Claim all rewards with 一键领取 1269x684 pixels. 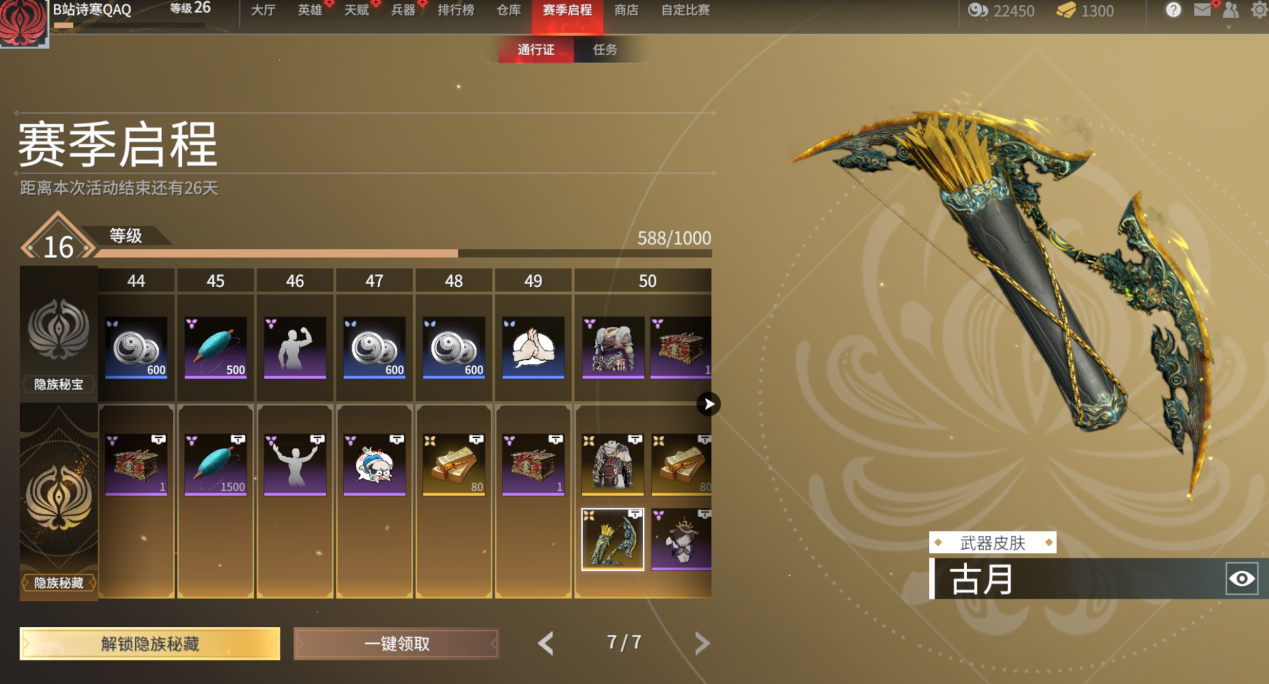click(x=396, y=644)
